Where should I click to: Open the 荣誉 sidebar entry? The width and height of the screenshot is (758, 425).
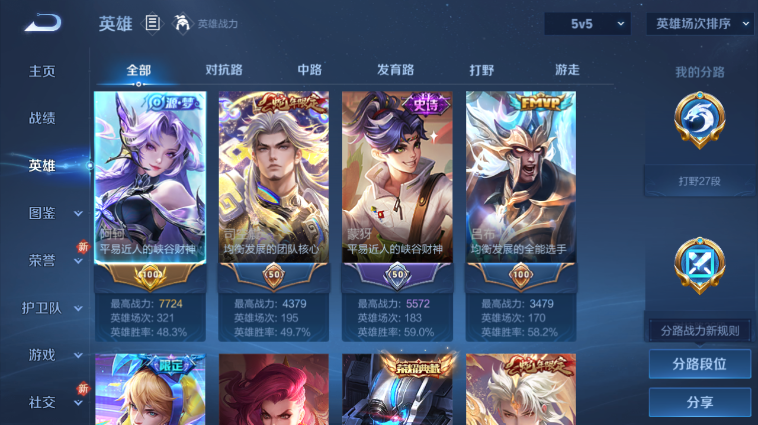point(42,260)
